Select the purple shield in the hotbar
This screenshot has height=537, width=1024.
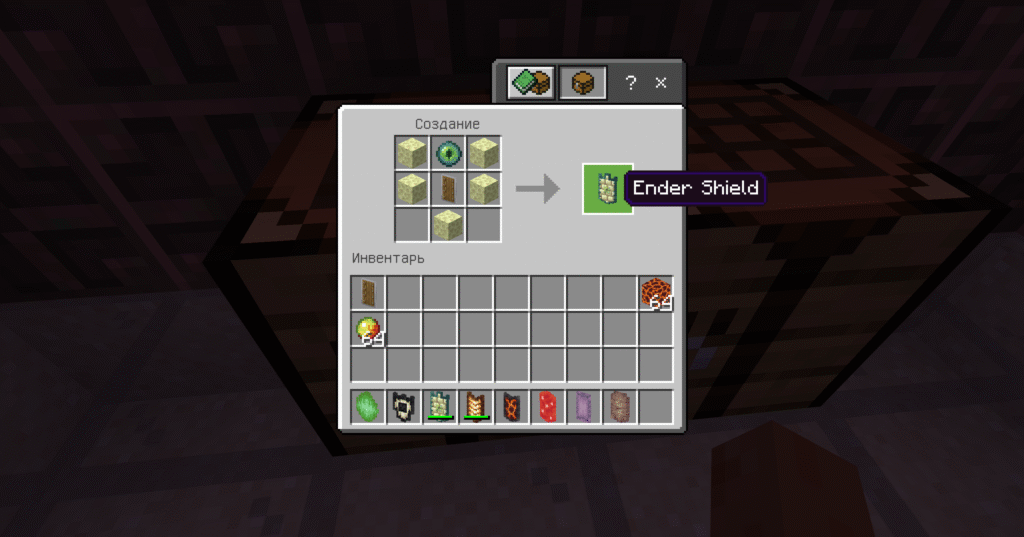[584, 407]
